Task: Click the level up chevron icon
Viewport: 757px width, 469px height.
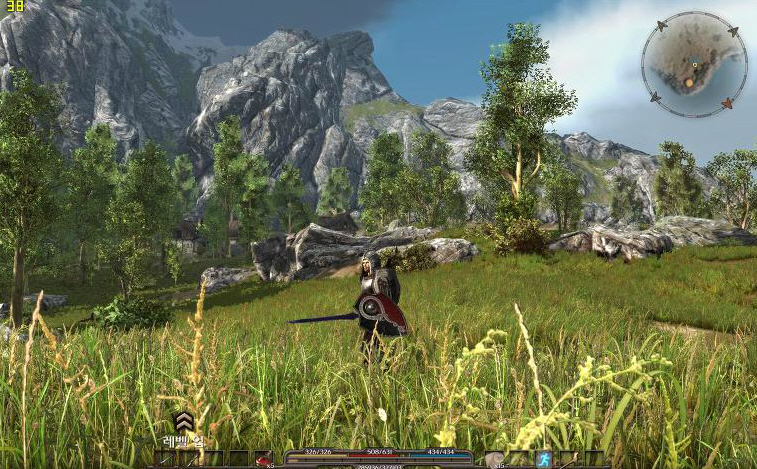Action: coord(183,423)
